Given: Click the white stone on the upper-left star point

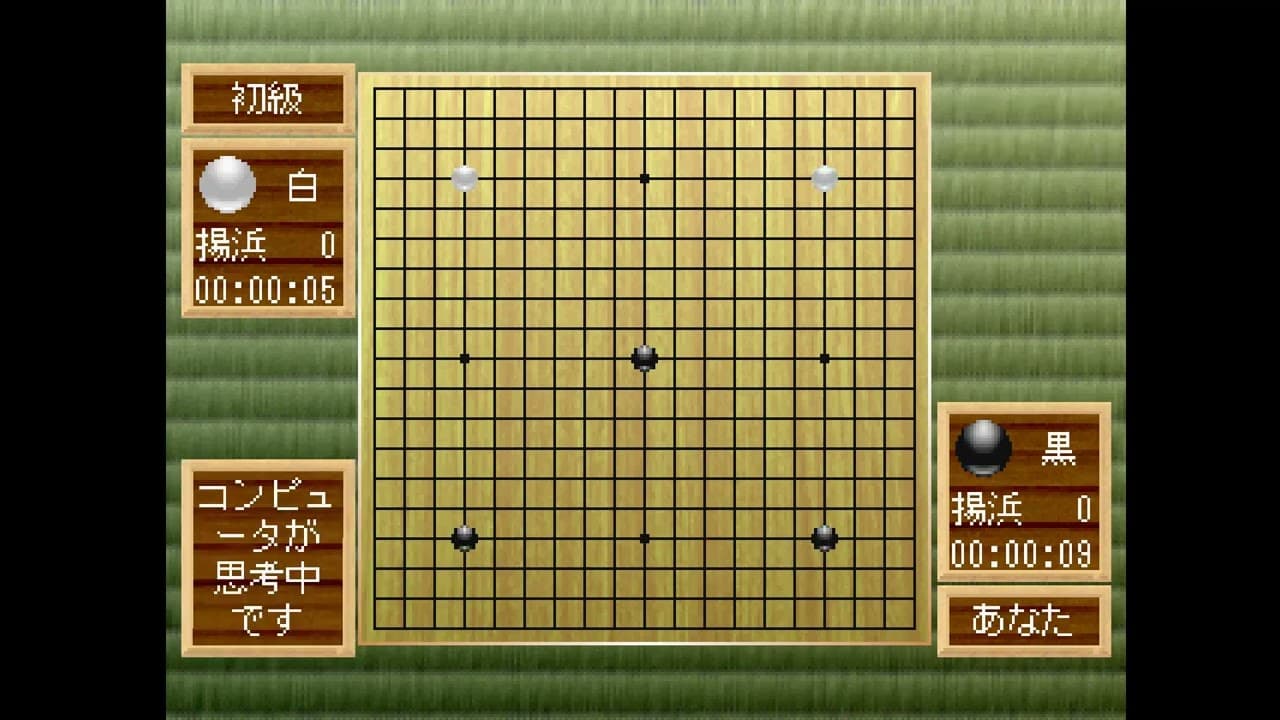Looking at the screenshot, I should pos(464,177).
